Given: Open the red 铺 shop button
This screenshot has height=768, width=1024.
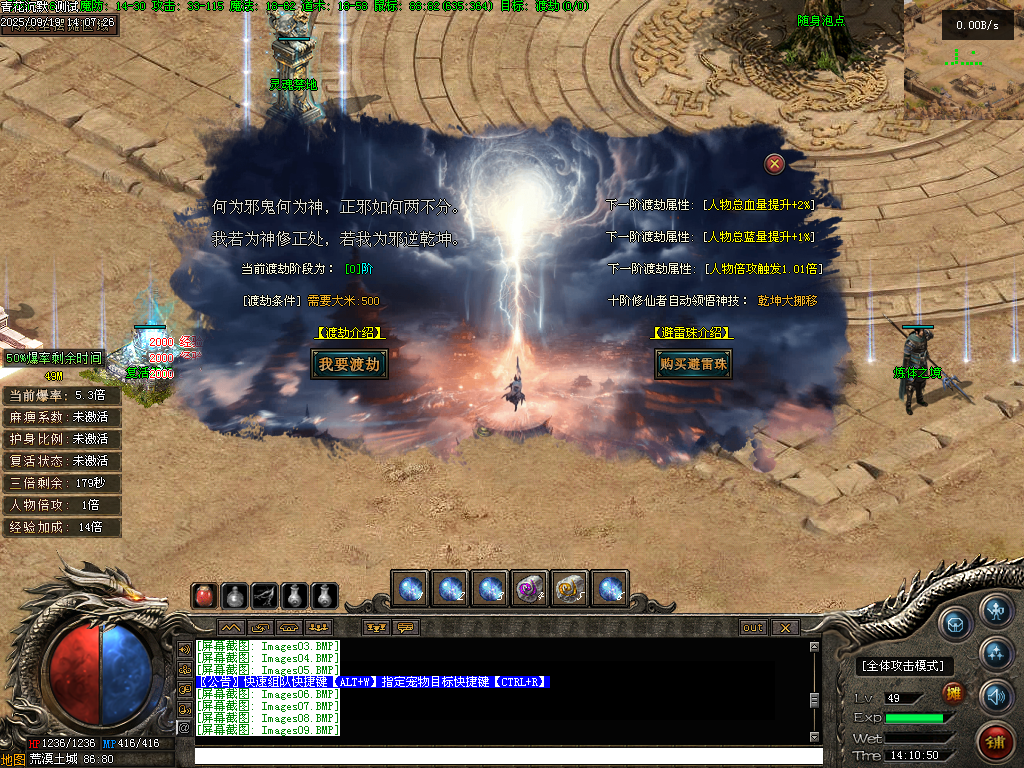Looking at the screenshot, I should point(995,741).
